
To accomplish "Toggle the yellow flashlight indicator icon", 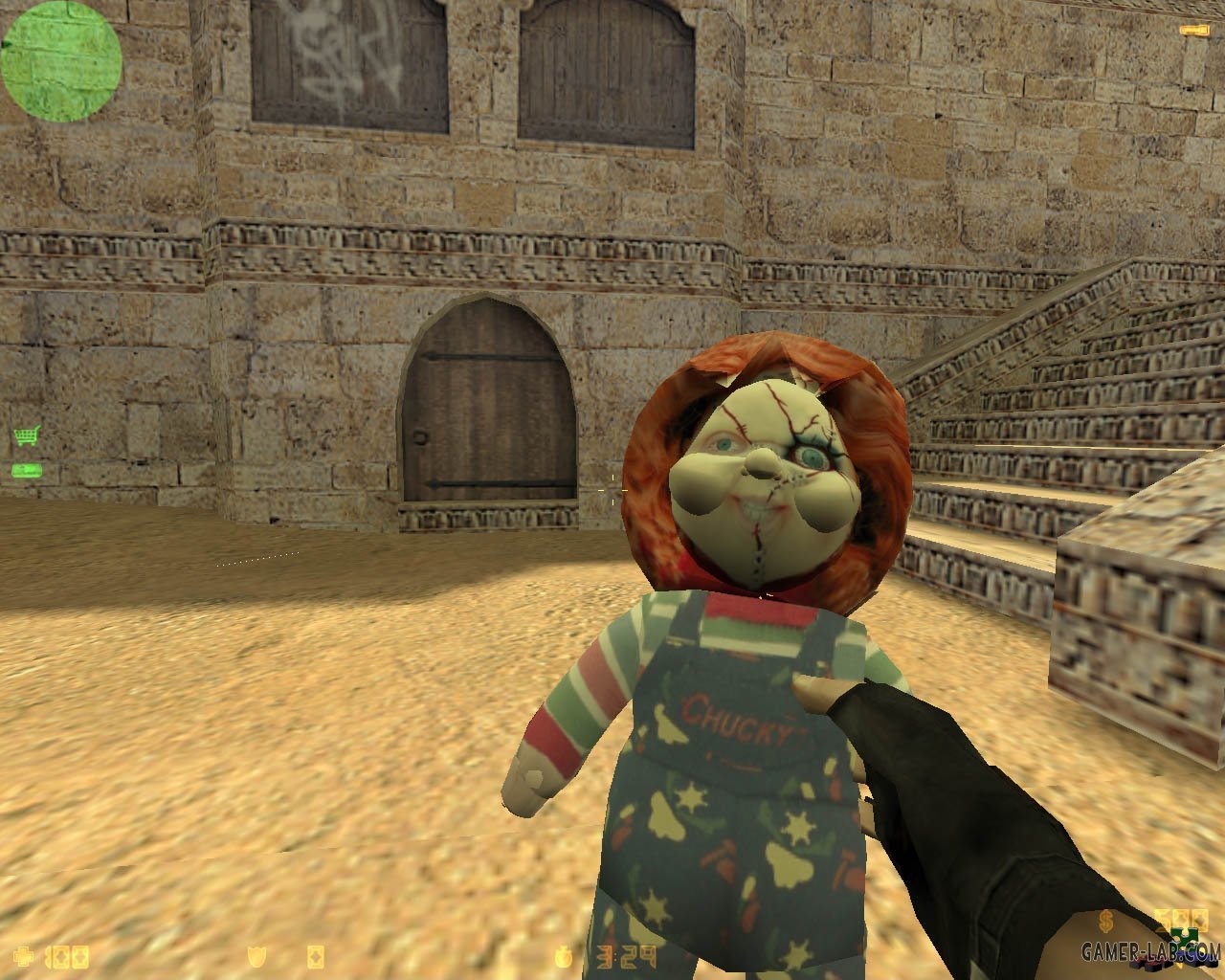I will click(1192, 31).
